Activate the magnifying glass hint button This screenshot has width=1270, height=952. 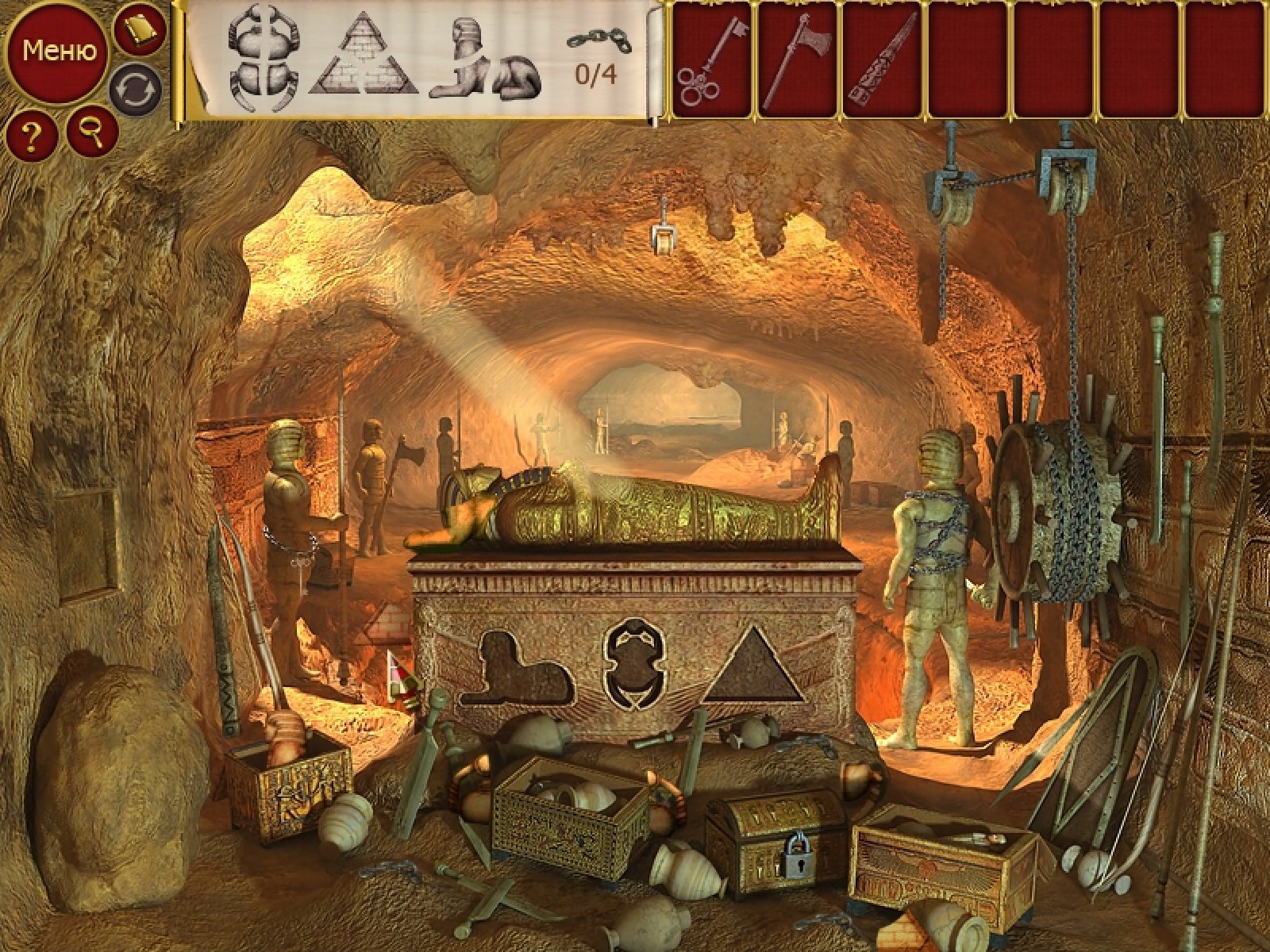point(93,132)
